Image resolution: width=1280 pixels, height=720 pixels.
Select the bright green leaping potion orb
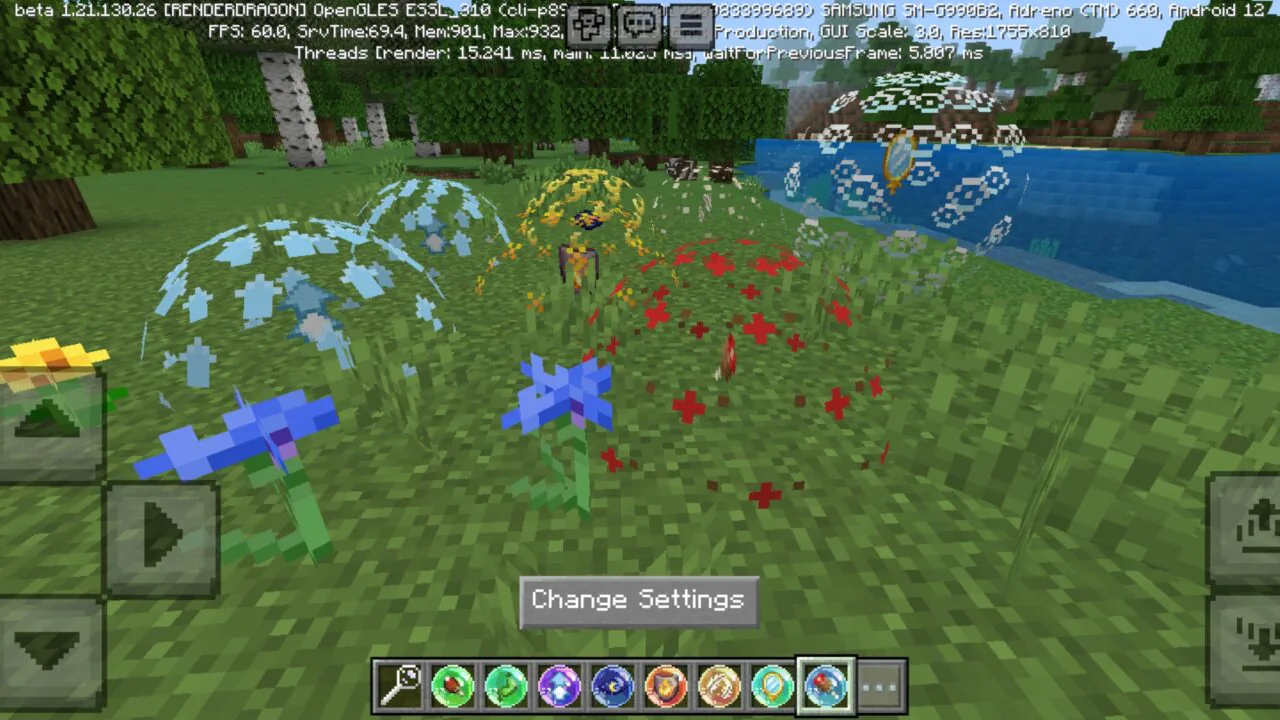point(506,684)
